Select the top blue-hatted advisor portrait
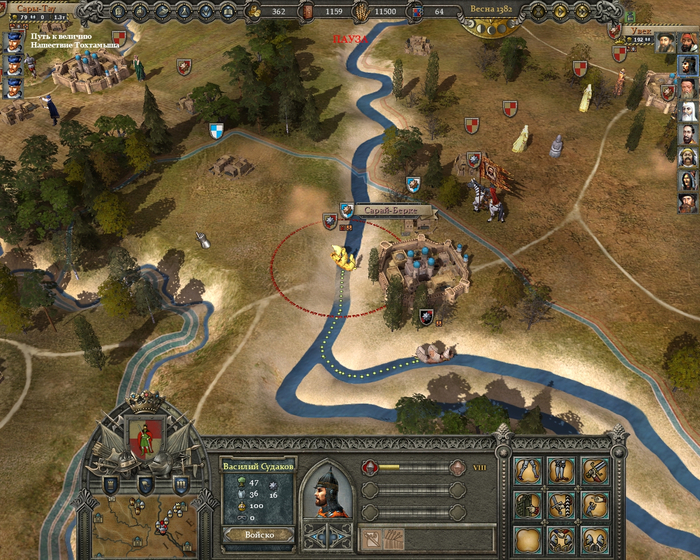This screenshot has height=560, width=700. click(x=15, y=41)
